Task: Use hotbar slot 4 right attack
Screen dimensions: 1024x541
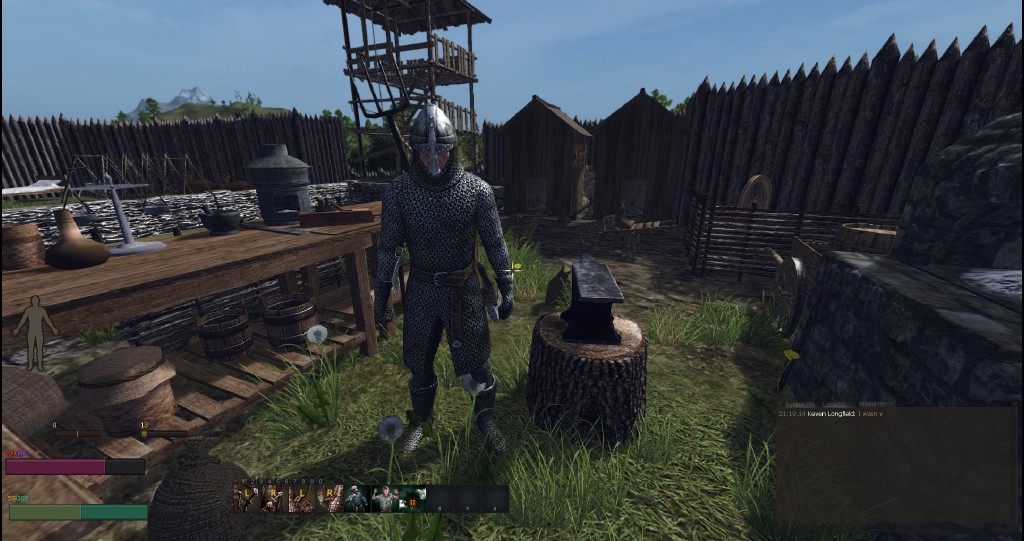Action: (x=329, y=499)
